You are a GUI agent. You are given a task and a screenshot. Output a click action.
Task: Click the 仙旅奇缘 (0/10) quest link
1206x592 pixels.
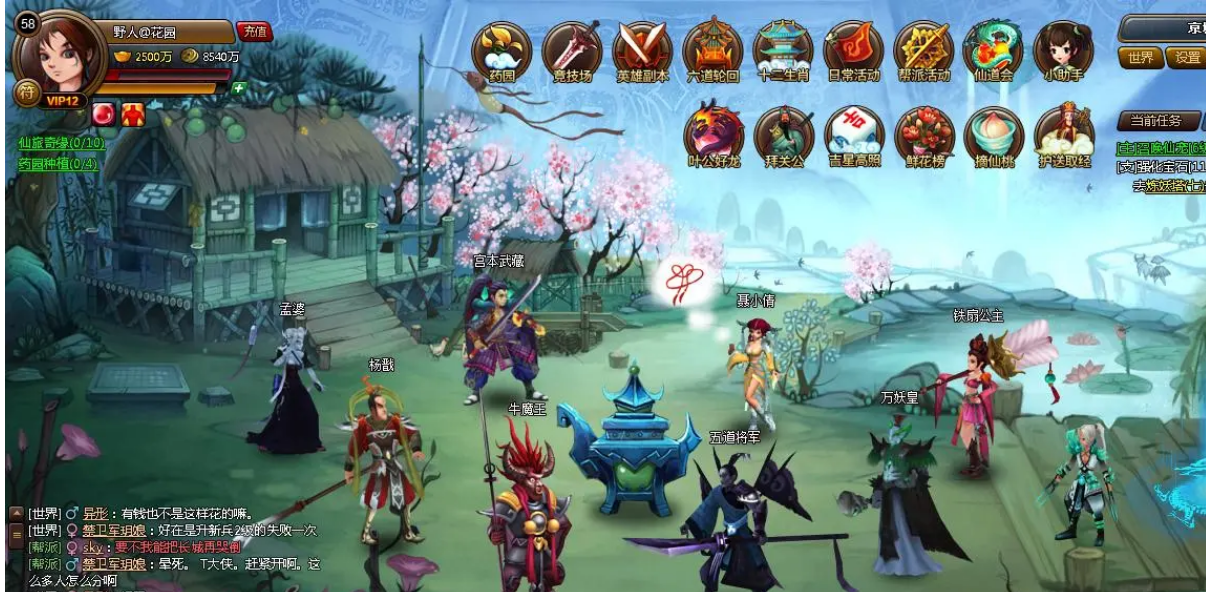[x=60, y=143]
